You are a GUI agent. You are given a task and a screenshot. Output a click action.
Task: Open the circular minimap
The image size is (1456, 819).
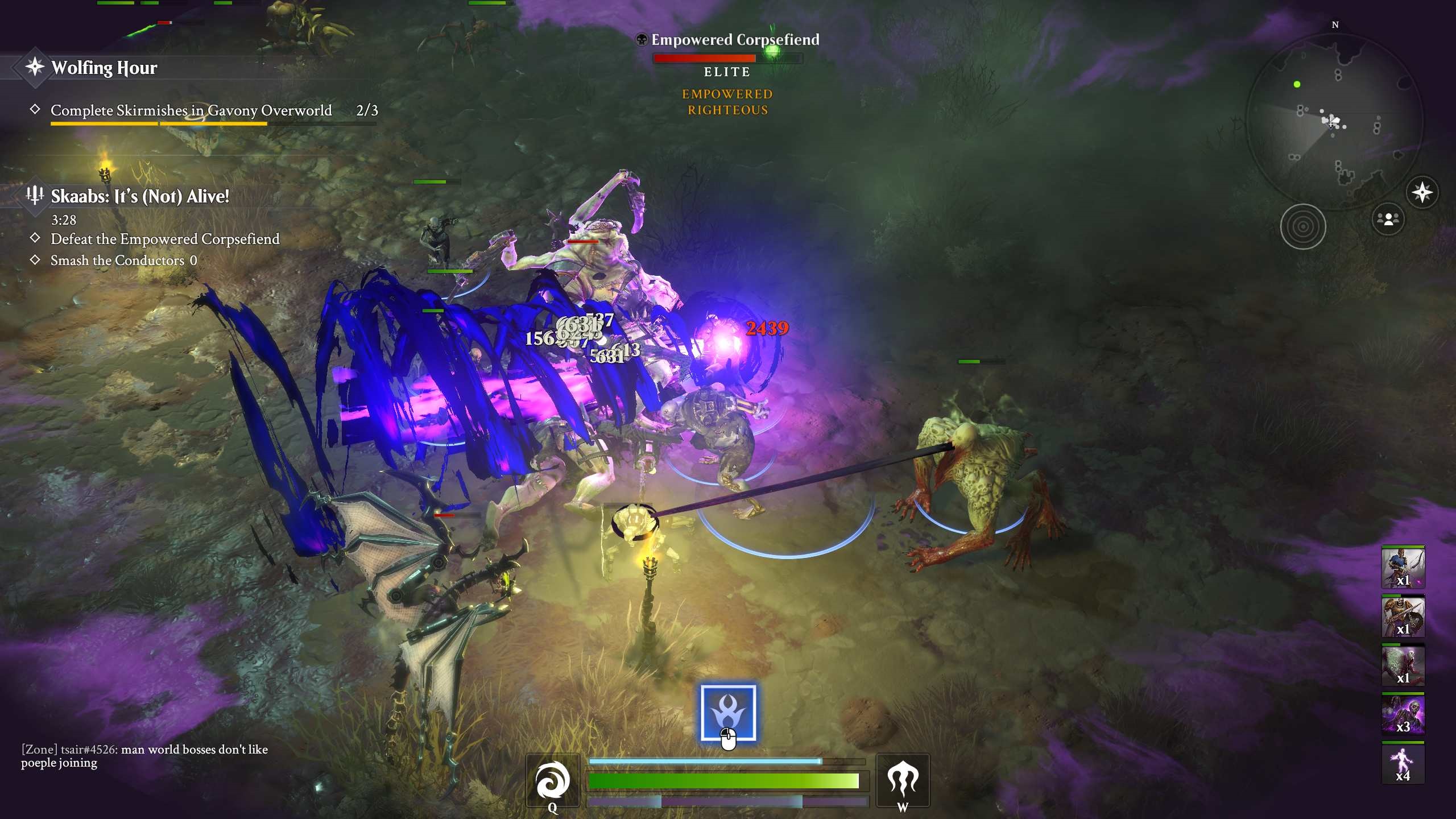pos(1334,121)
